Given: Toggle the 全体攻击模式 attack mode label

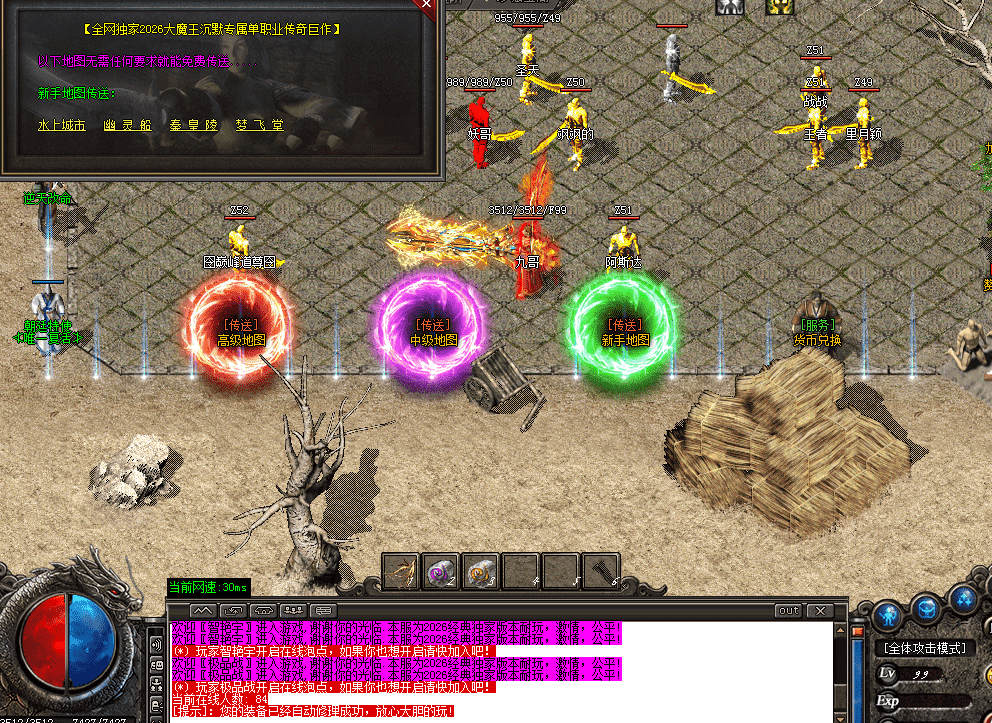Looking at the screenshot, I should [926, 648].
